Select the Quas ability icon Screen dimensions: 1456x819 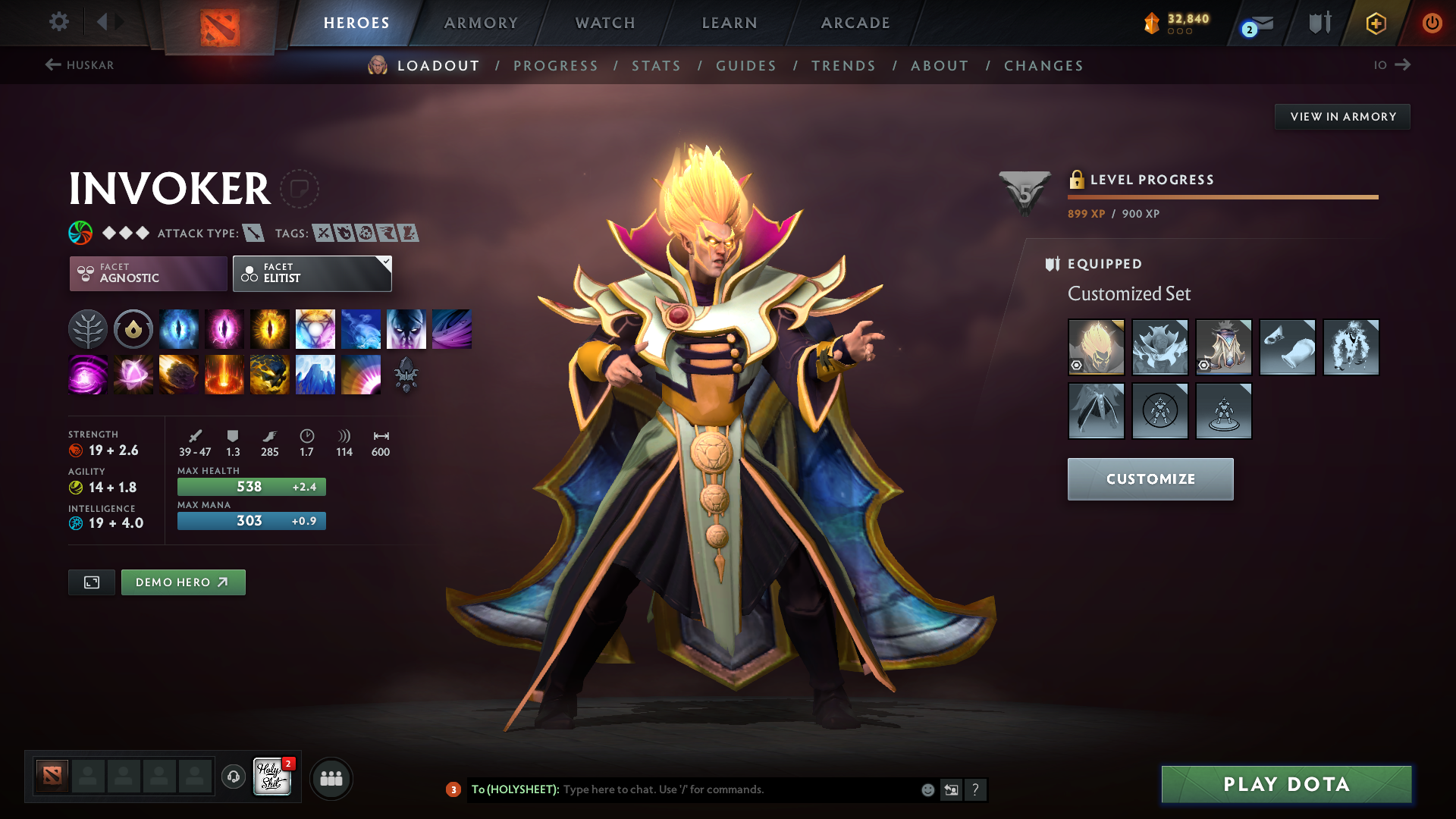pos(179,328)
